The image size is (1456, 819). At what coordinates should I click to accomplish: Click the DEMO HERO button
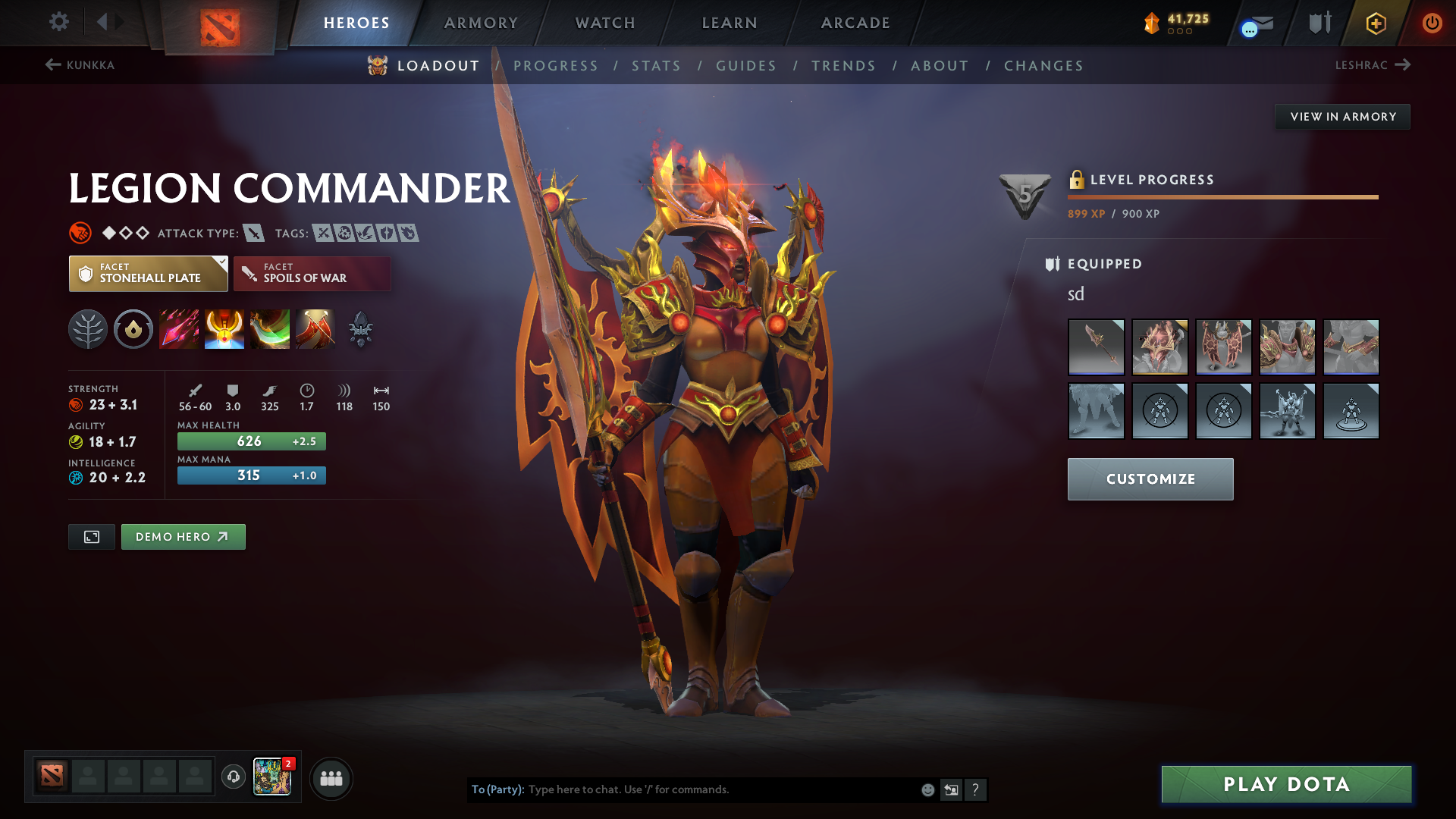183,536
